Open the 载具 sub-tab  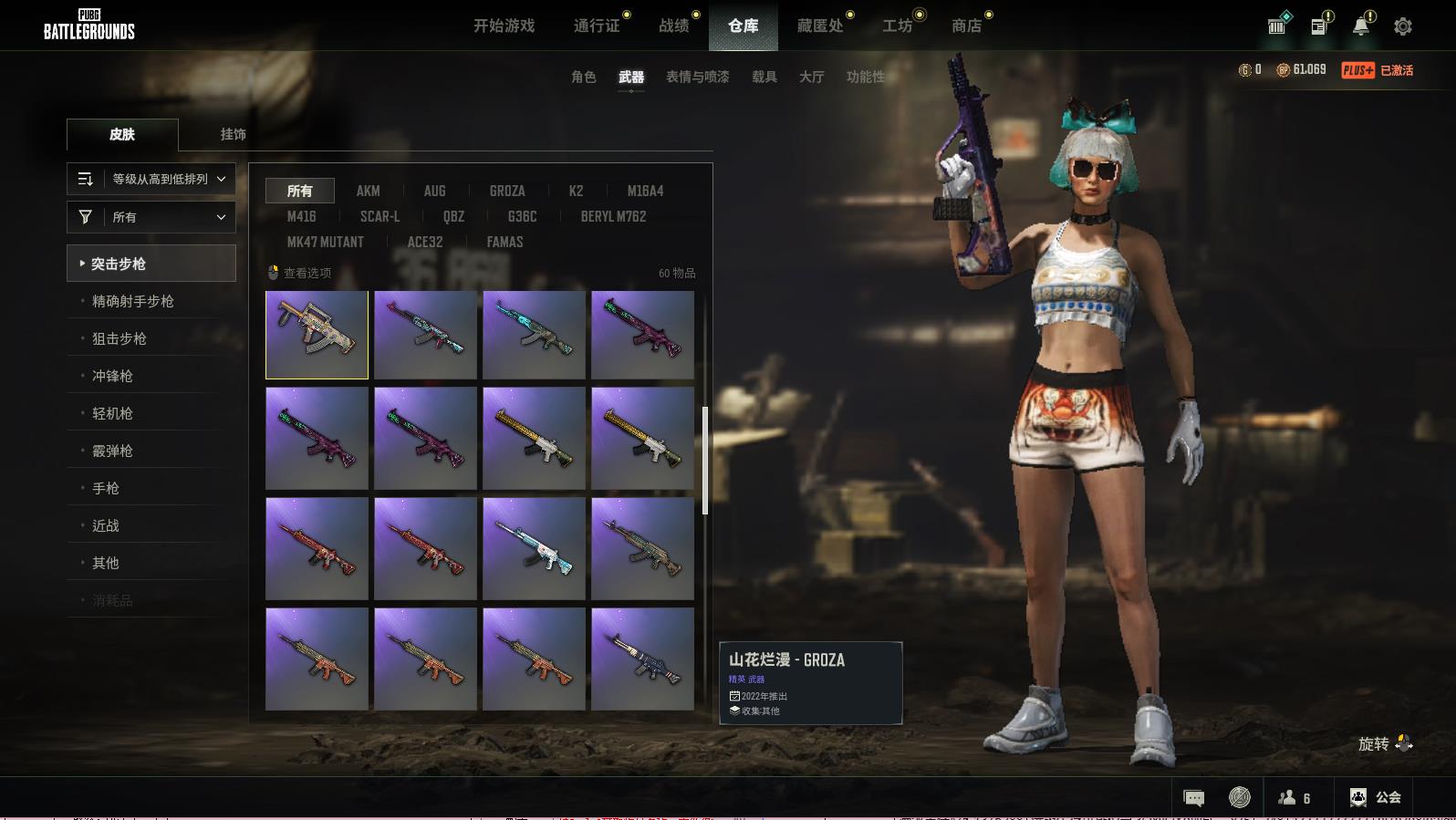tap(764, 77)
